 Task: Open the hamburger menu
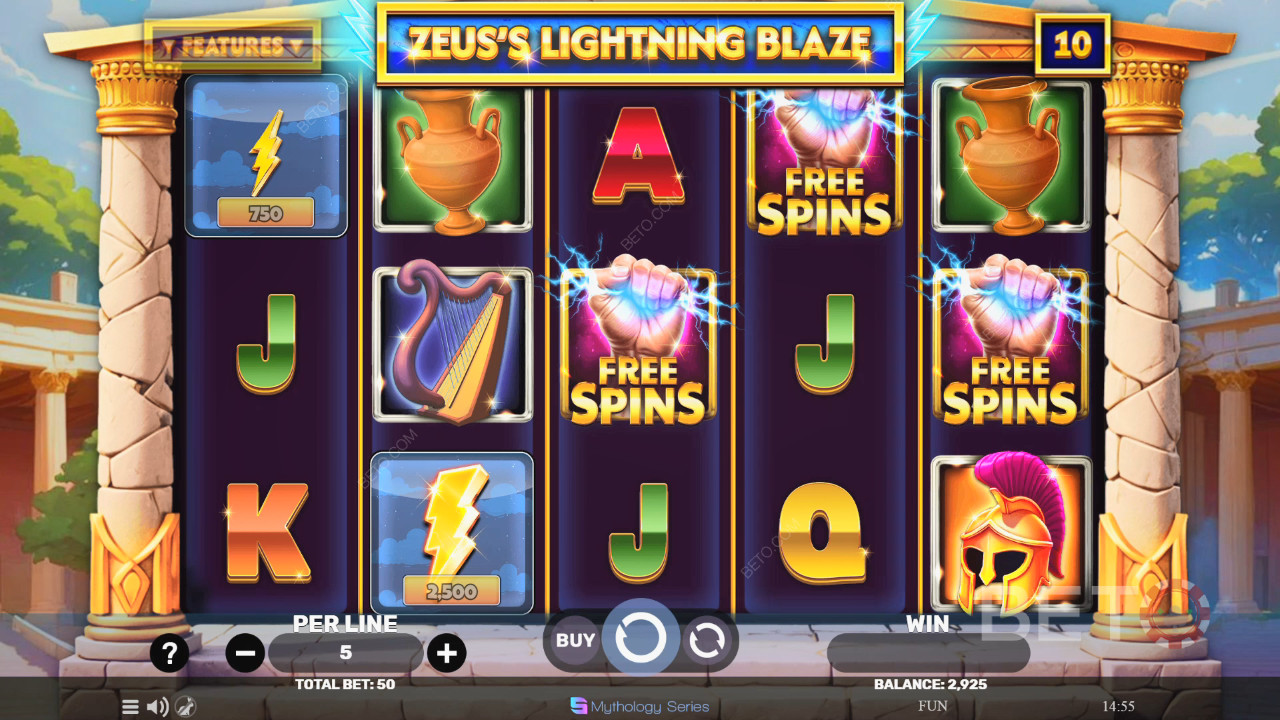pos(130,707)
